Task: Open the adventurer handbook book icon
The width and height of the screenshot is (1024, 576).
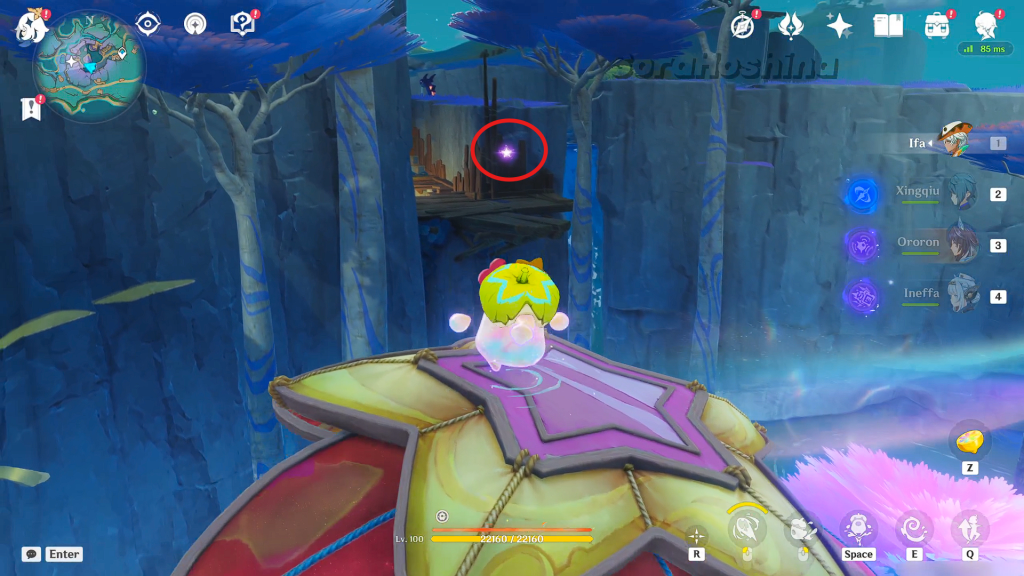Action: 888,25
